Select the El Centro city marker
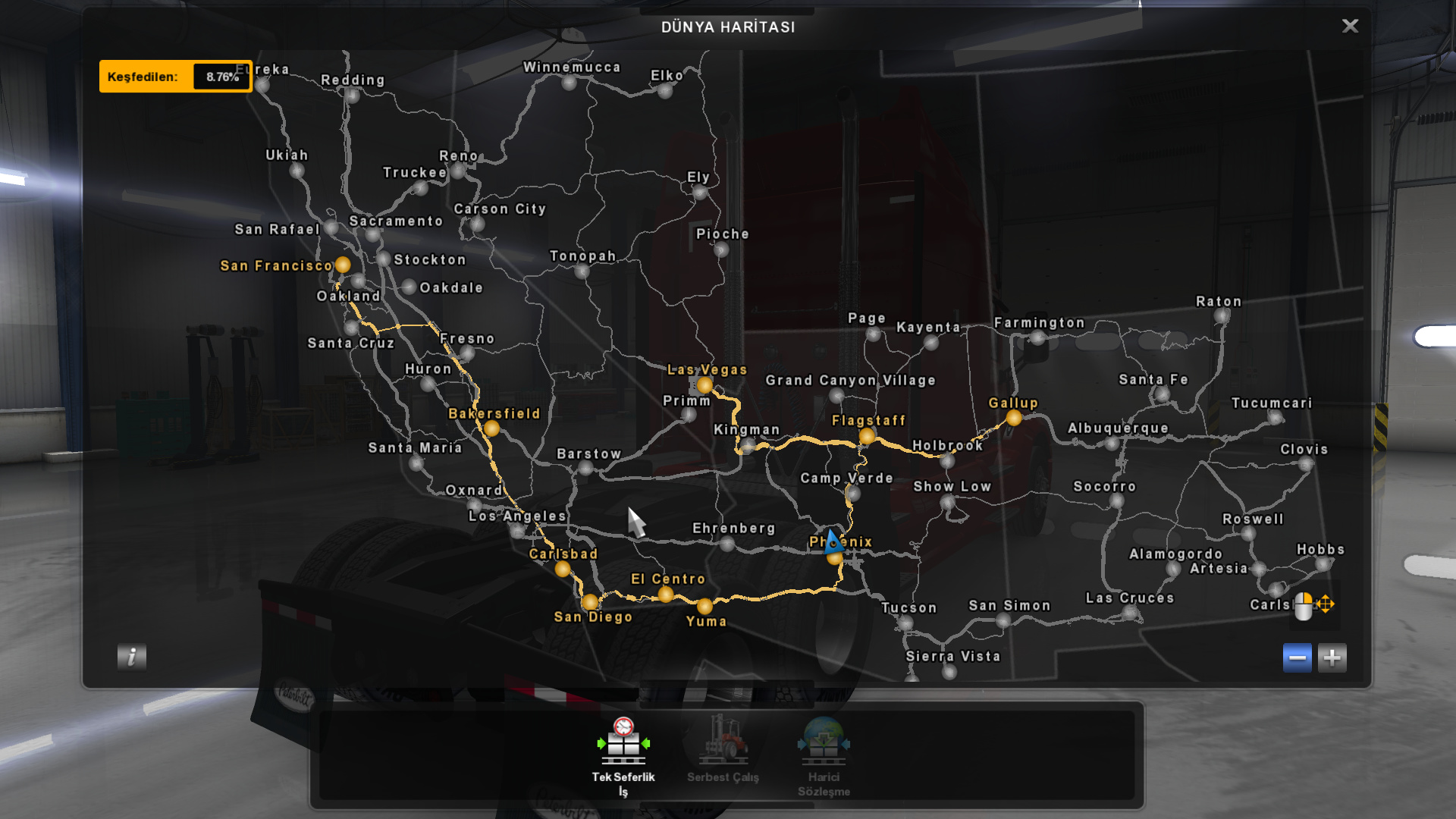 click(x=665, y=595)
